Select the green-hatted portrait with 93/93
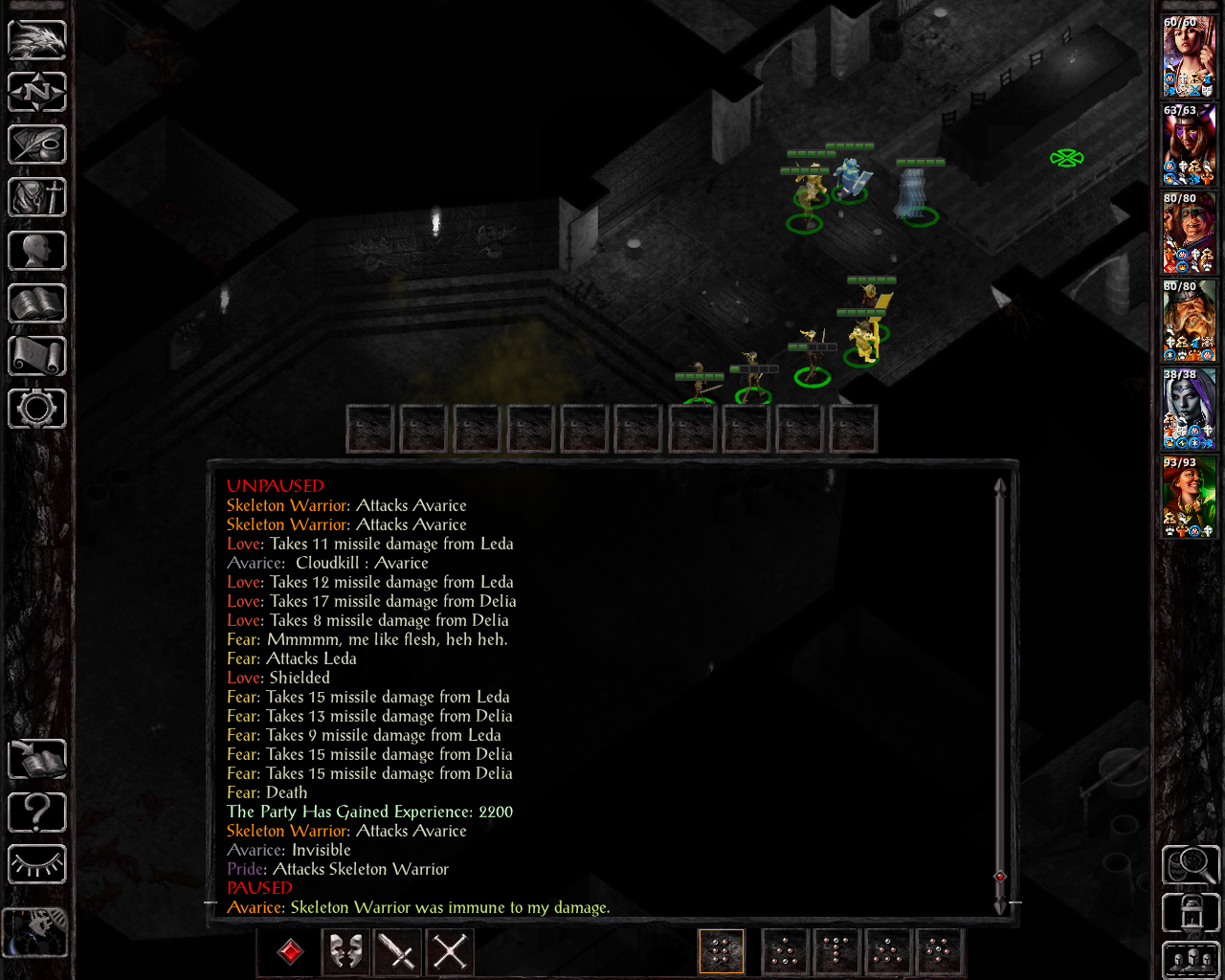 (x=1189, y=497)
